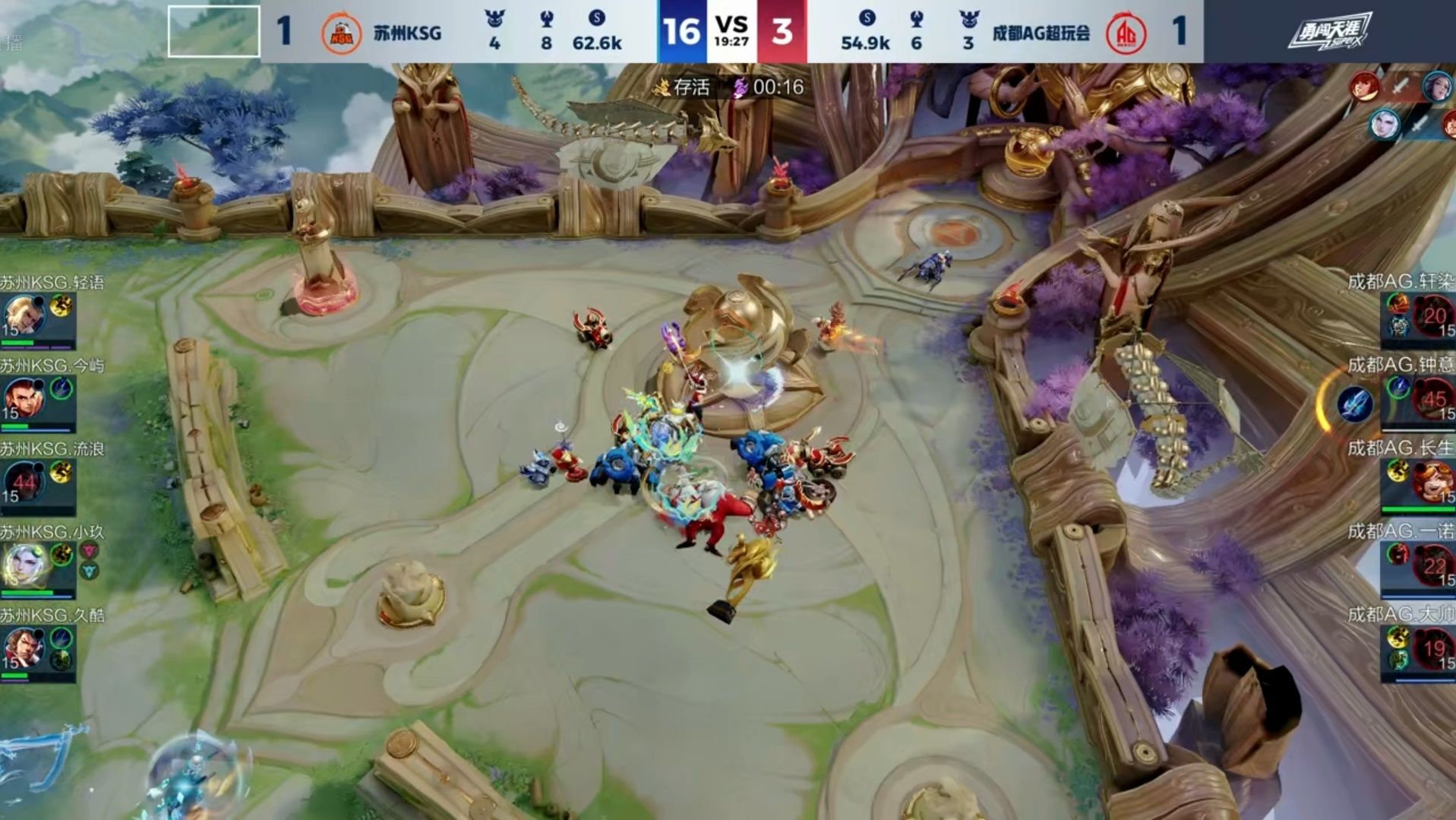Click the red 成都AG超玩会 team logo
This screenshot has height=820, width=1456.
pos(1126,33)
